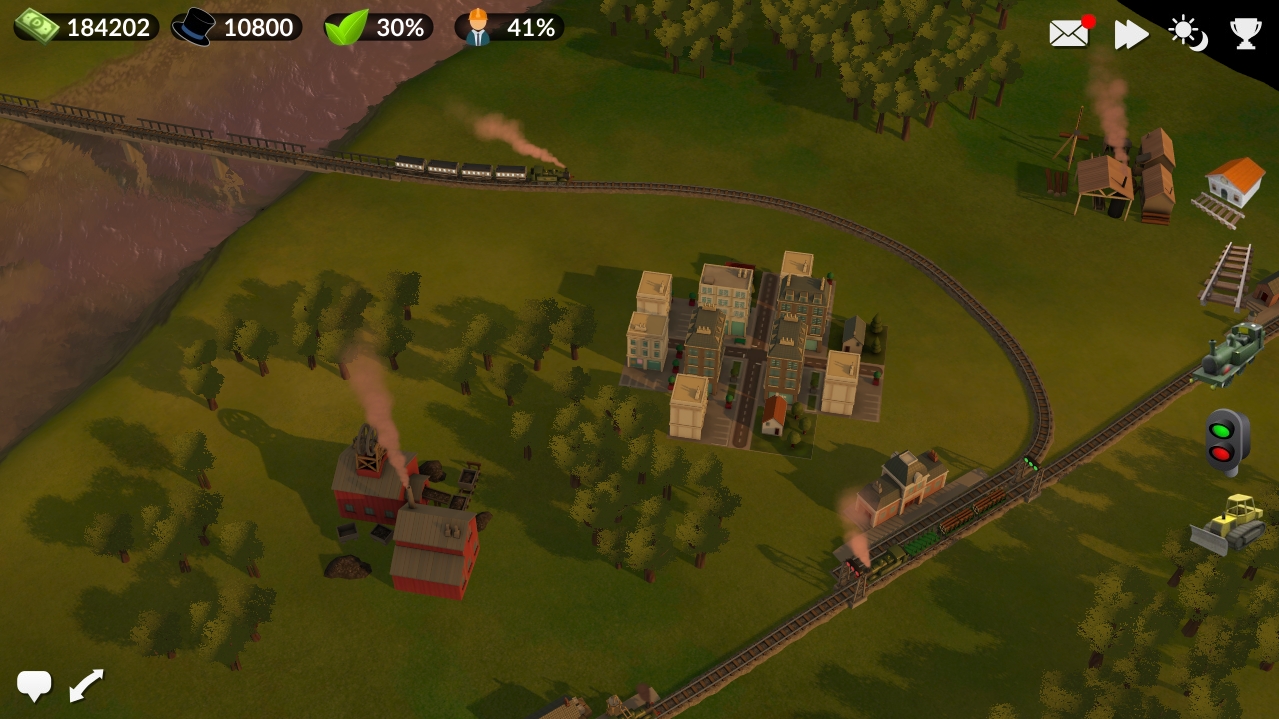Activate the yellow bulldozer demolish tool

[x=1228, y=522]
